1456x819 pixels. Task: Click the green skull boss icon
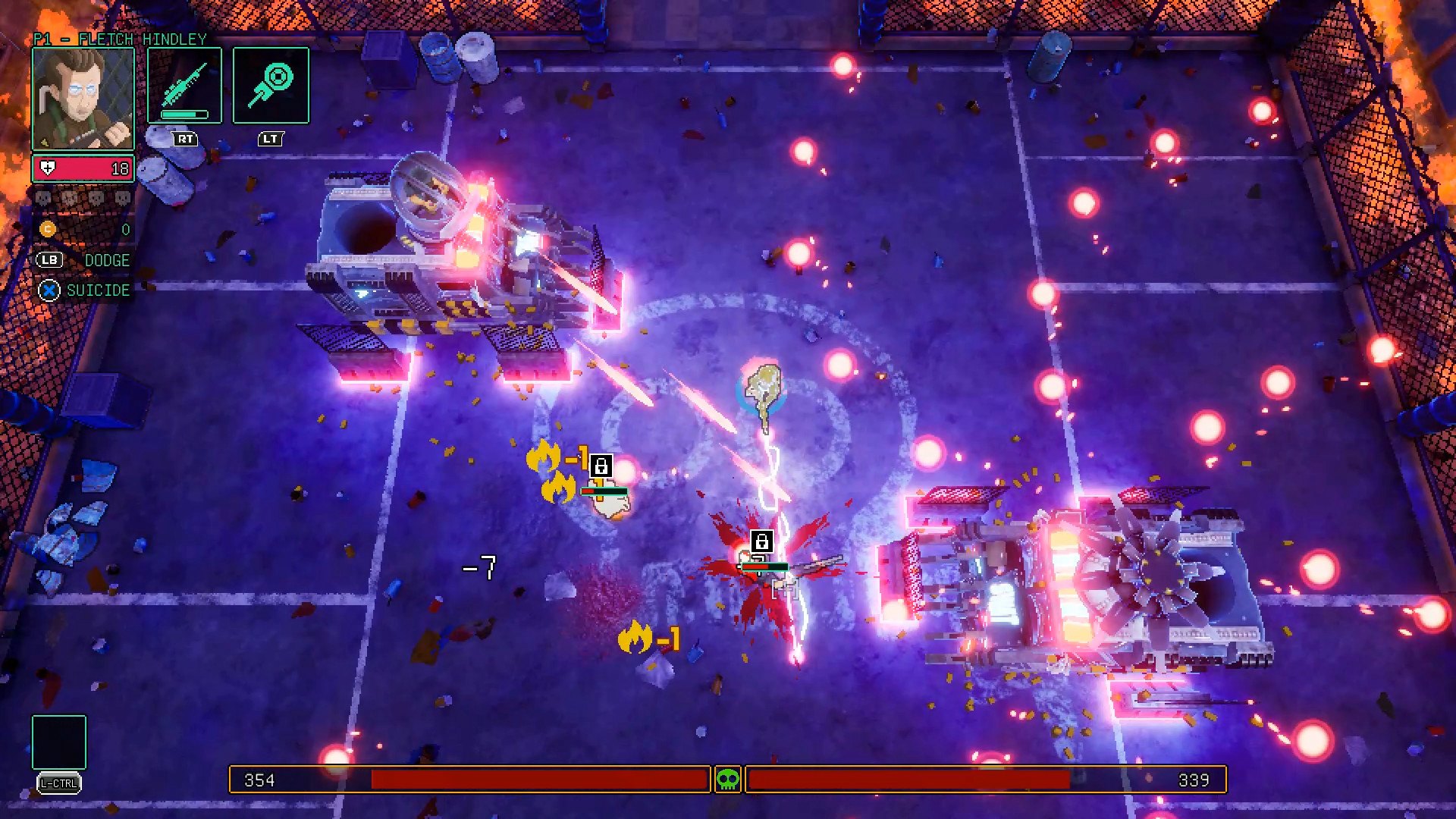coord(728,779)
